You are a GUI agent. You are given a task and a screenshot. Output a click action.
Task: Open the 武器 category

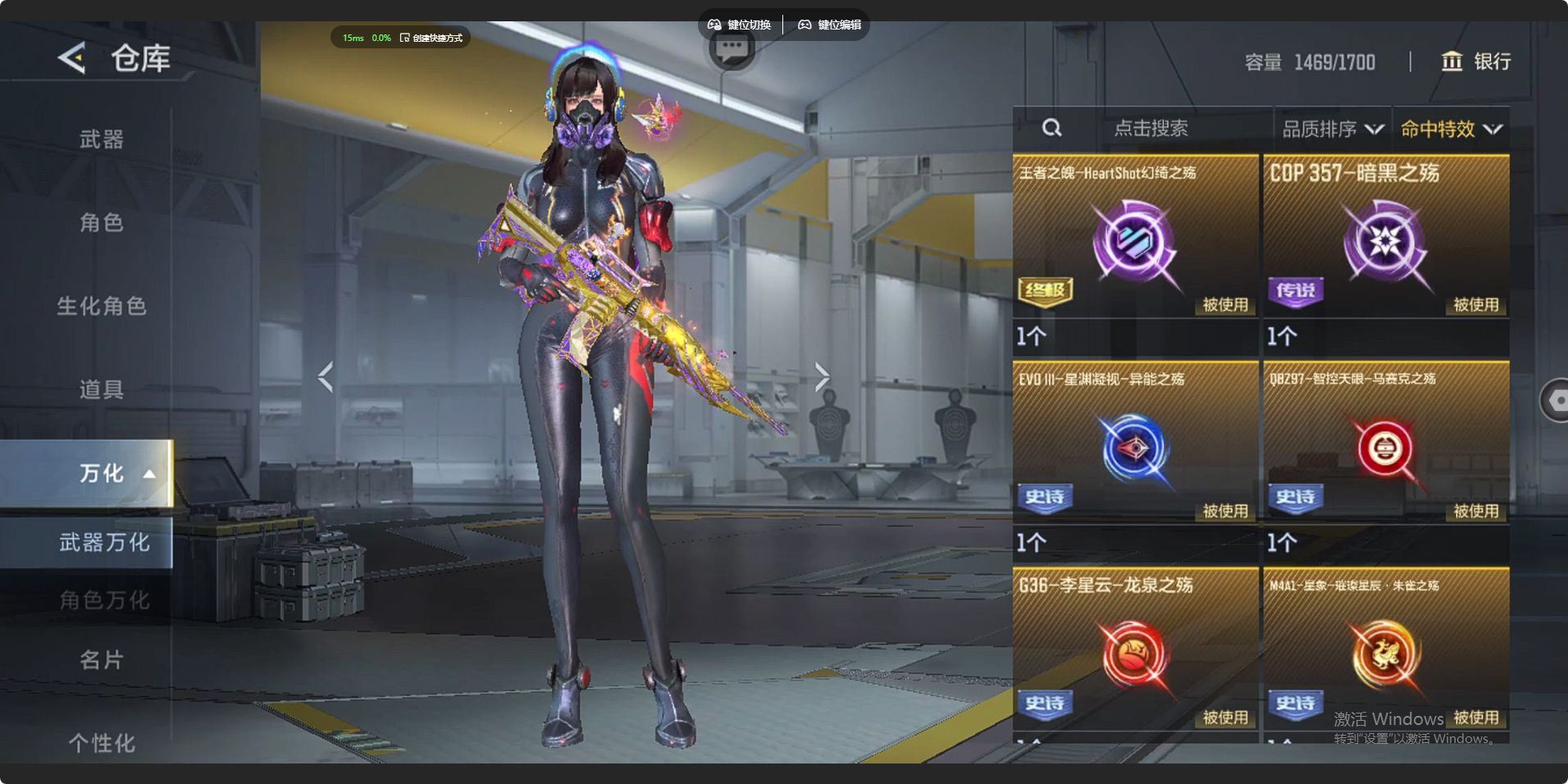(x=102, y=139)
